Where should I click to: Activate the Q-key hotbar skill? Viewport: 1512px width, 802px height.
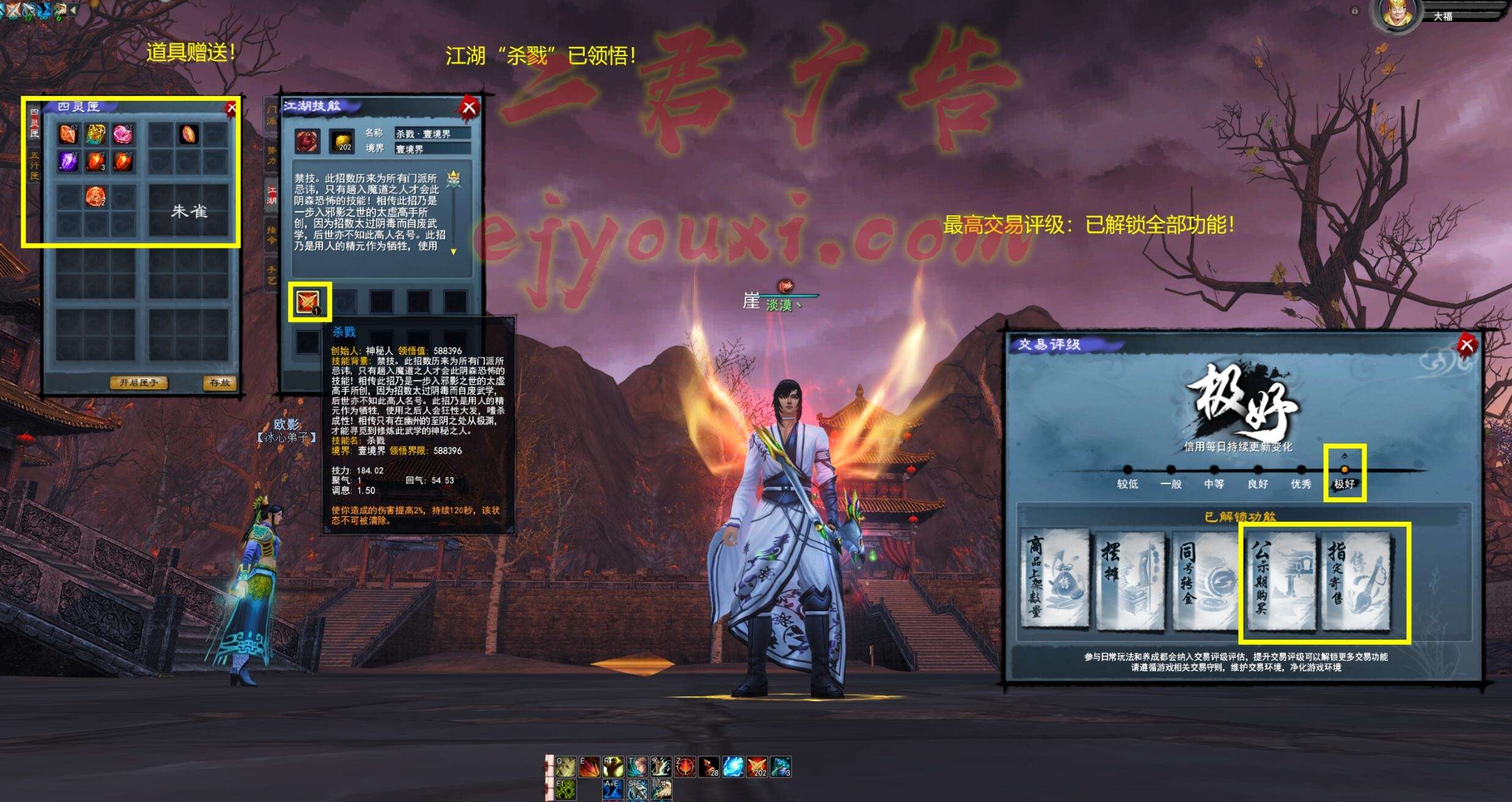(x=566, y=767)
